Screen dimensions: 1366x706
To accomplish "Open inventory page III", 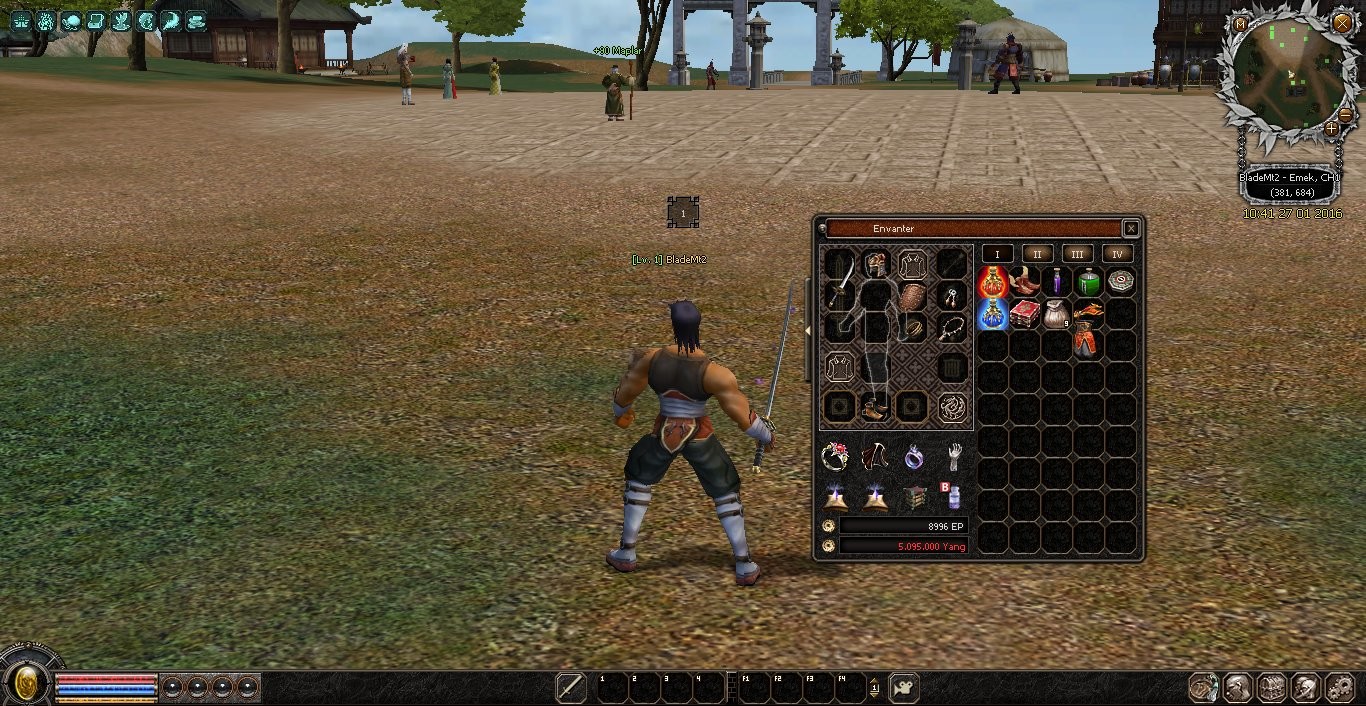I will (x=1077, y=254).
